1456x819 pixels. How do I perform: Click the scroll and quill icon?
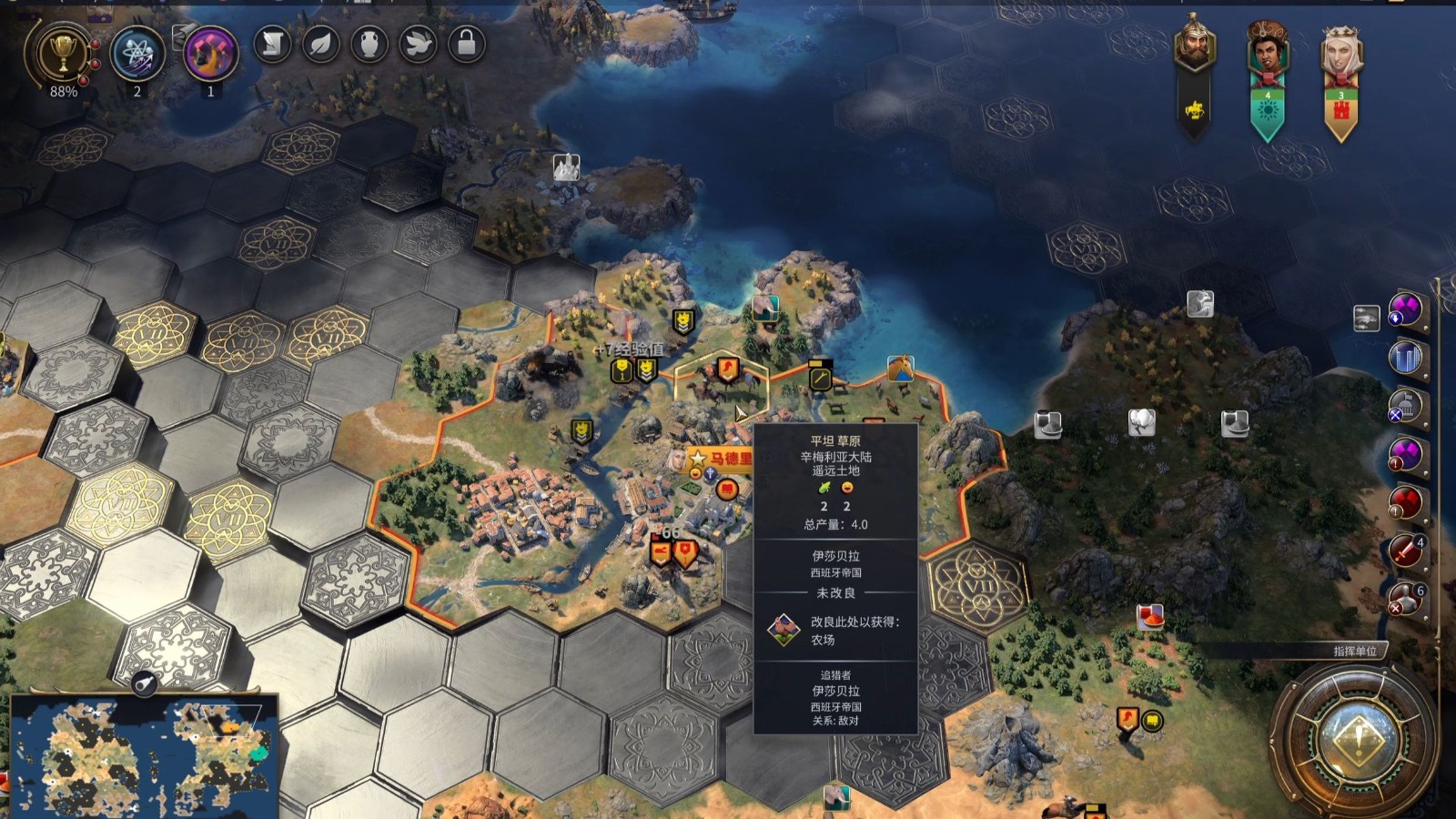pos(272,44)
